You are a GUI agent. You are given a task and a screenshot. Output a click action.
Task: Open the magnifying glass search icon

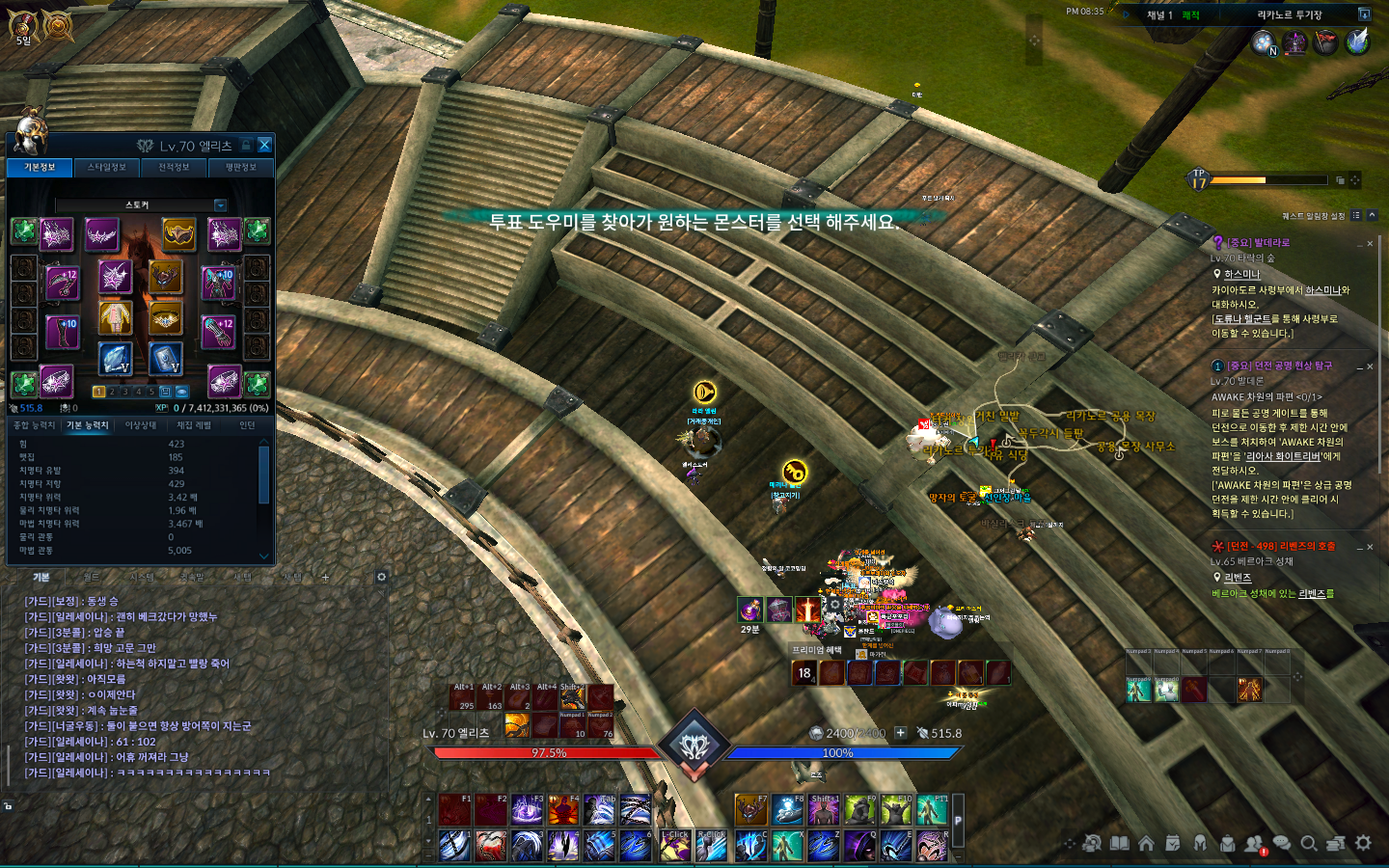coord(1309,844)
